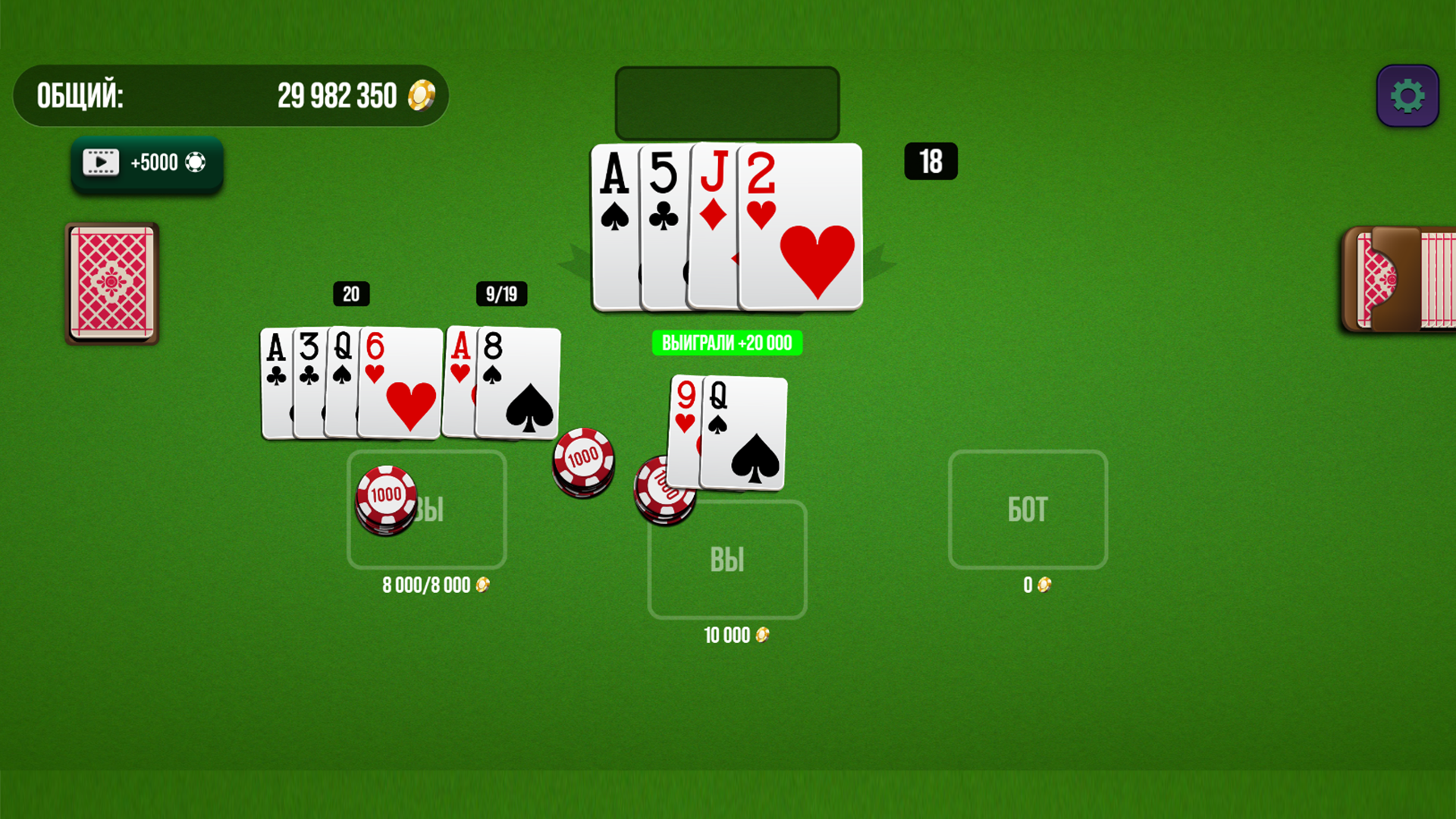The image size is (1456, 819).
Task: Click the 9/19 score indicator
Action: (501, 295)
